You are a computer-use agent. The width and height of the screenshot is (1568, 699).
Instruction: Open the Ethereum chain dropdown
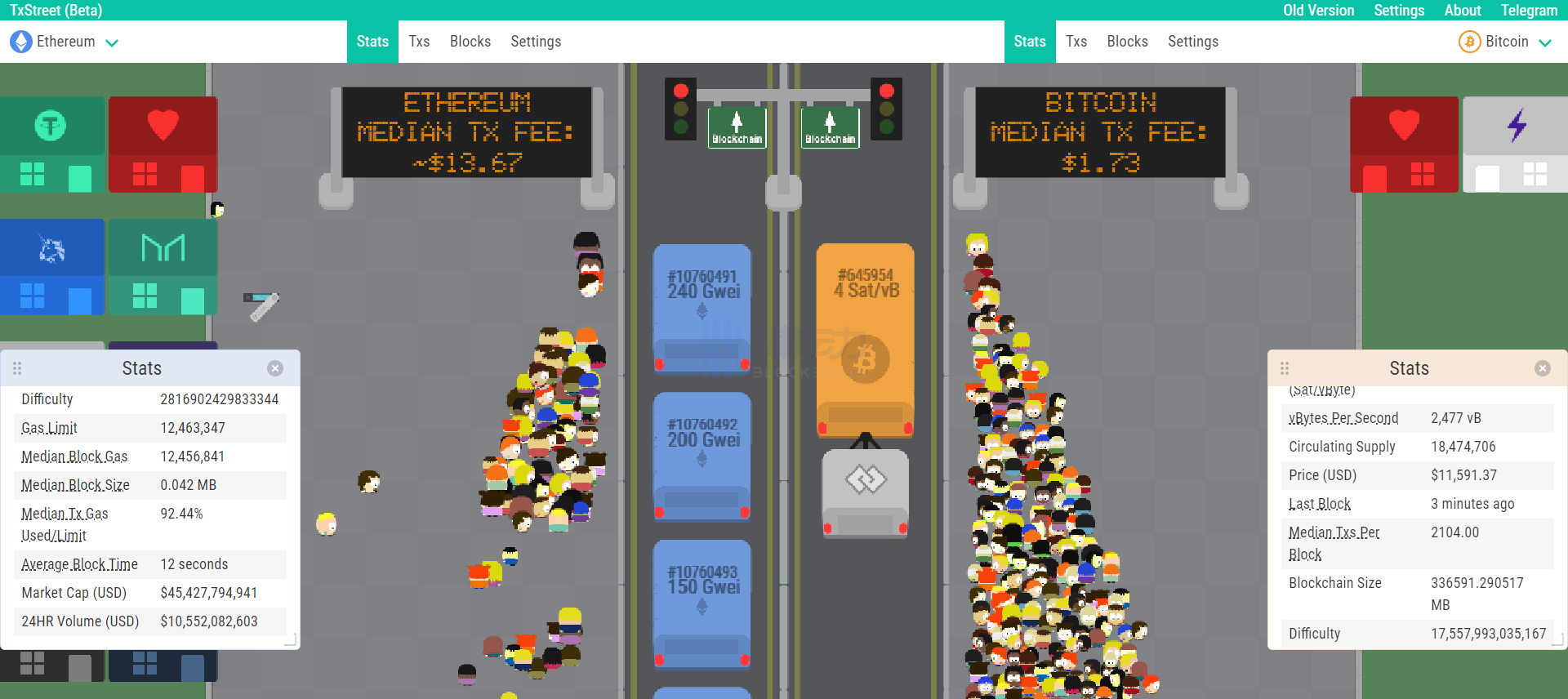[65, 42]
